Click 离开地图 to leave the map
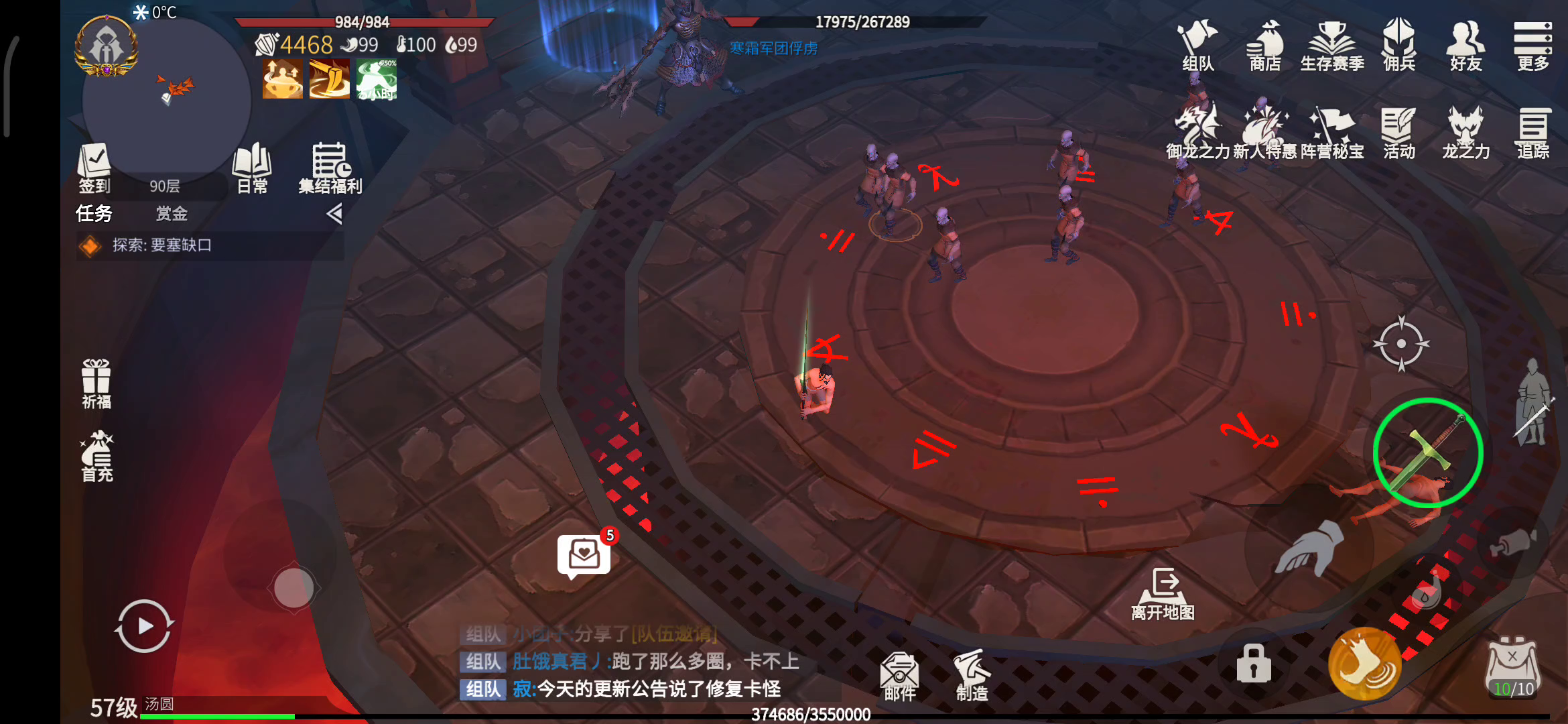 pos(1163,594)
